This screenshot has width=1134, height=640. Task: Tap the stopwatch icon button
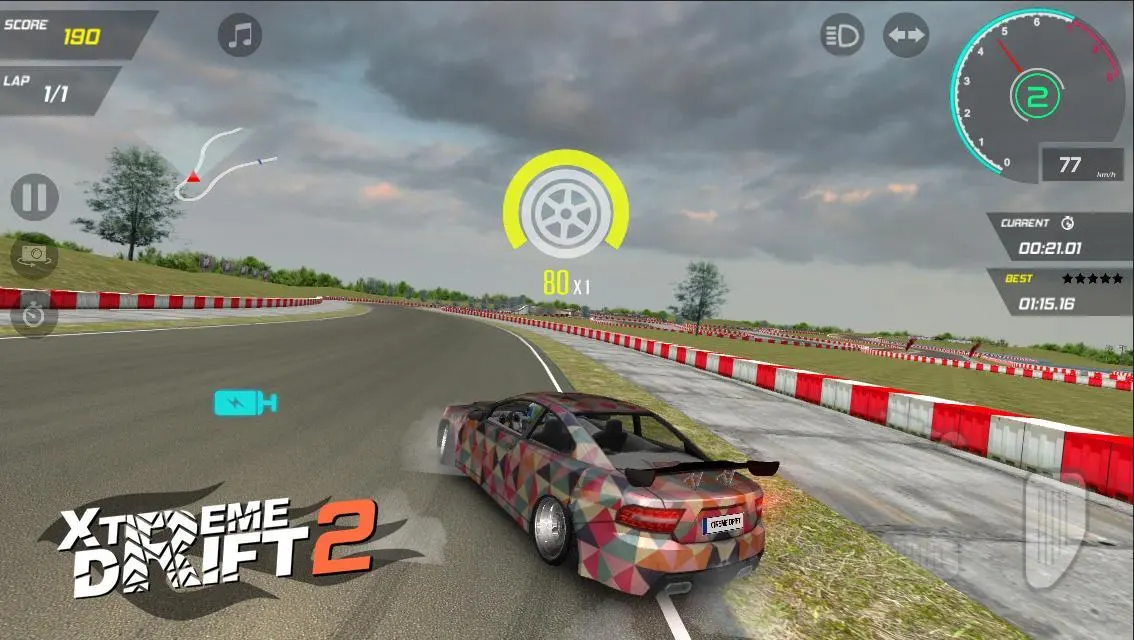pyautogui.click(x=34, y=315)
